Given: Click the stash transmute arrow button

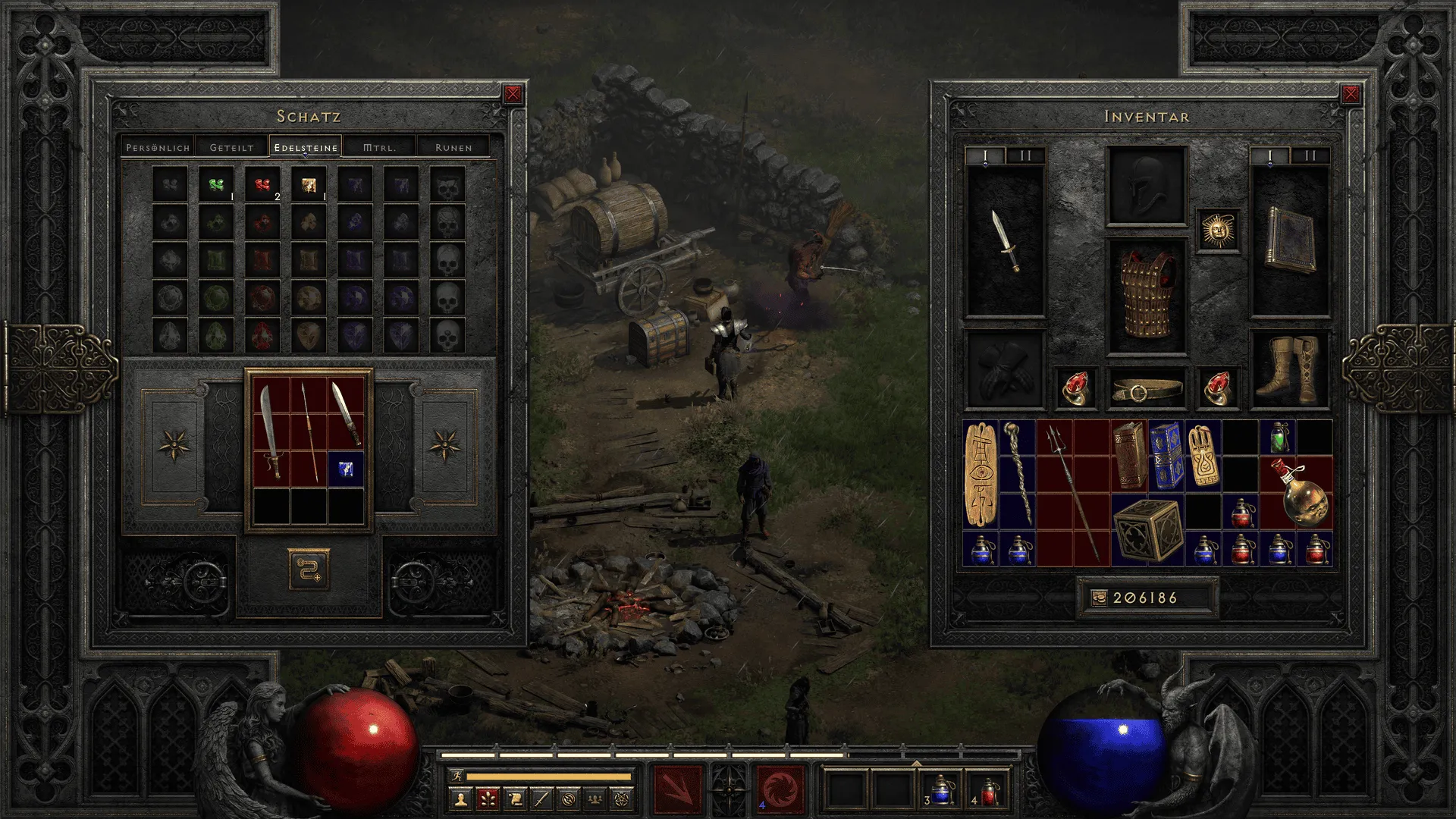Looking at the screenshot, I should point(309,569).
